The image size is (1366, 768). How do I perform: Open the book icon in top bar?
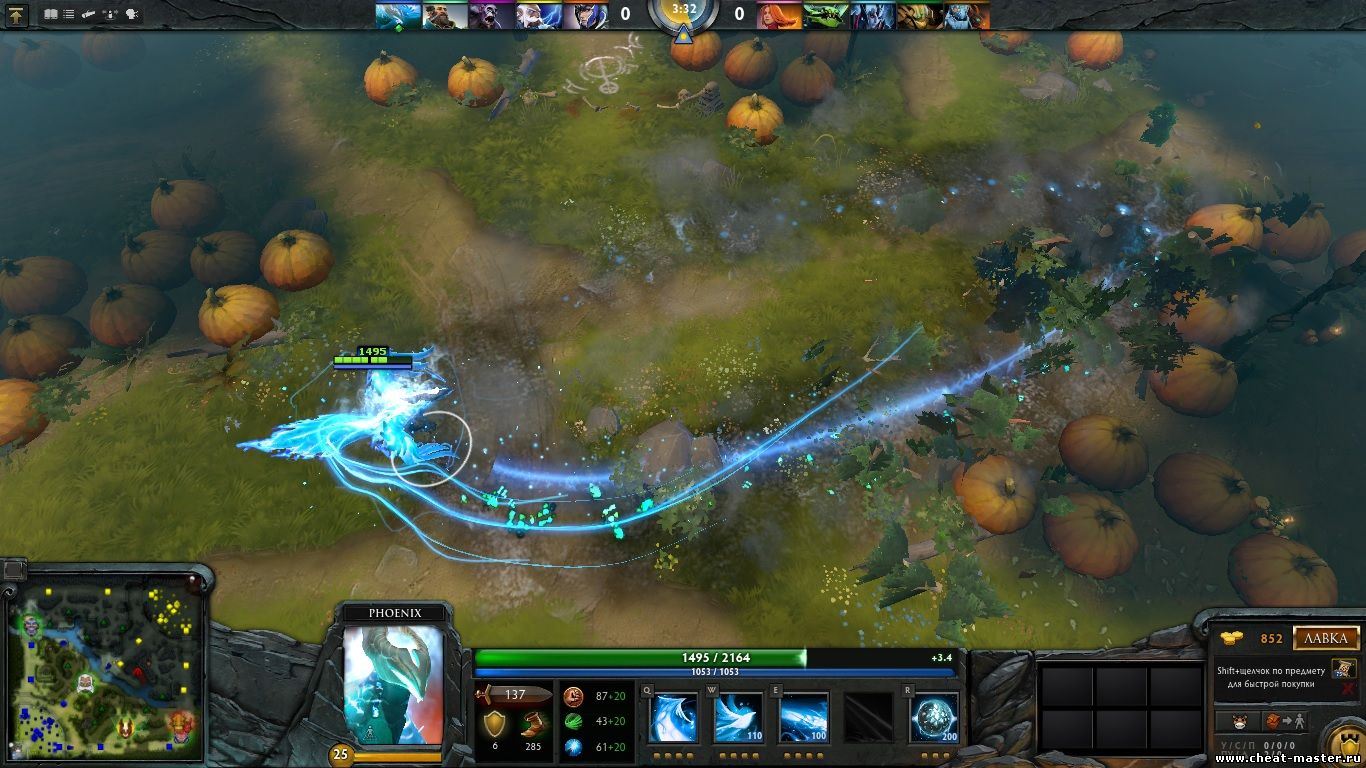[51, 15]
